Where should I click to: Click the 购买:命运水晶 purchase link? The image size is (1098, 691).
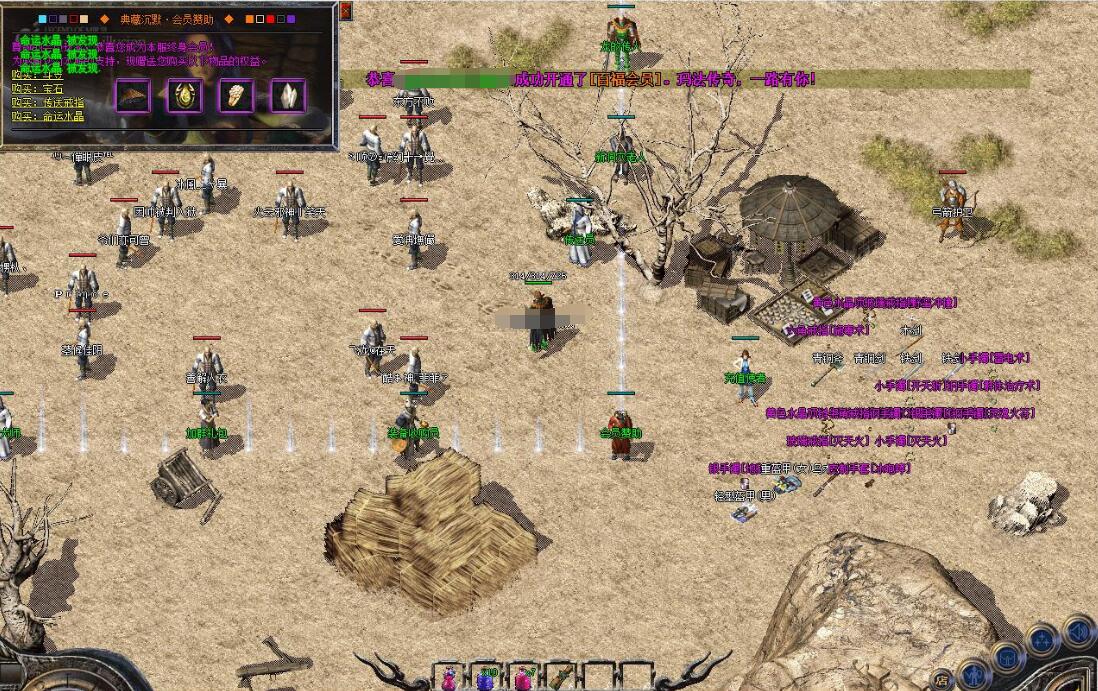point(48,116)
